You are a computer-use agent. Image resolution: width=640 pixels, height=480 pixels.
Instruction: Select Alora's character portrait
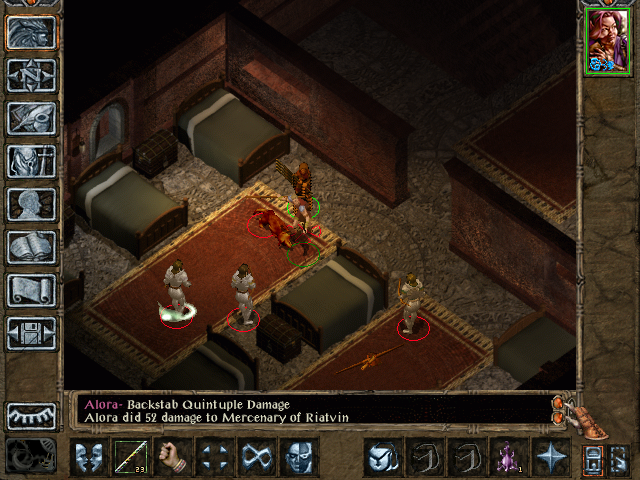tap(606, 43)
